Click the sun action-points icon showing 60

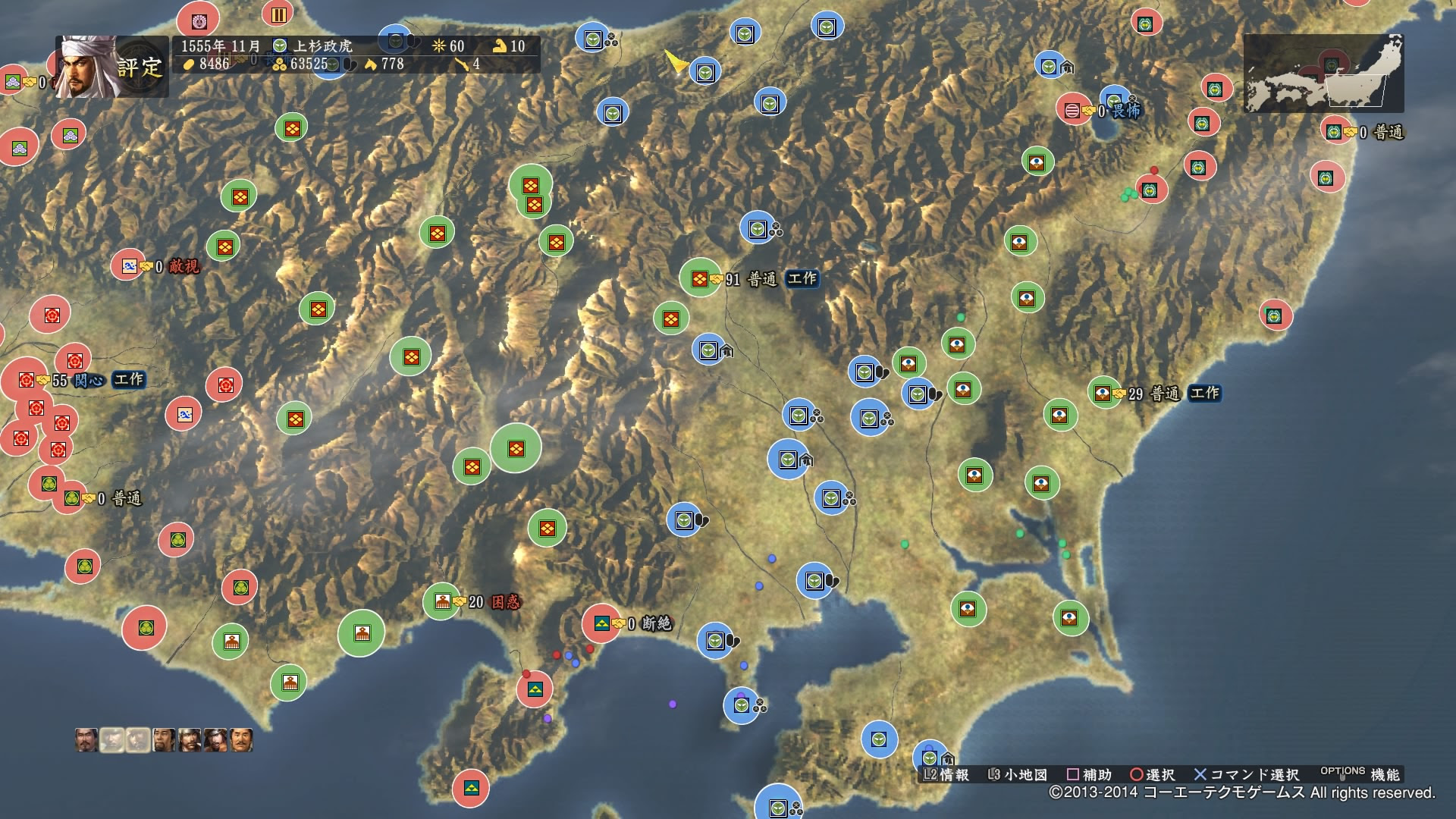click(x=438, y=45)
